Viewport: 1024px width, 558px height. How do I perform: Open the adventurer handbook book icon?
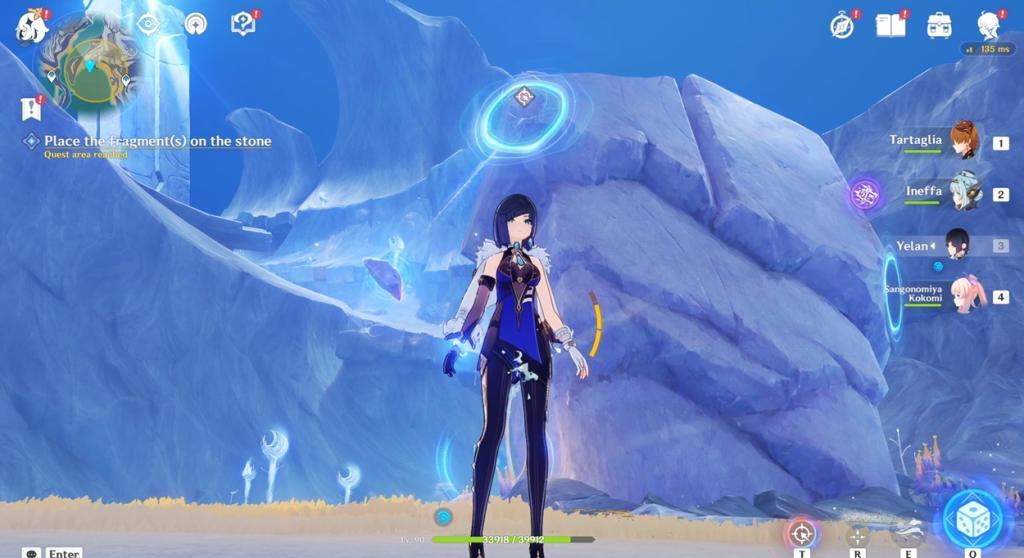click(889, 25)
